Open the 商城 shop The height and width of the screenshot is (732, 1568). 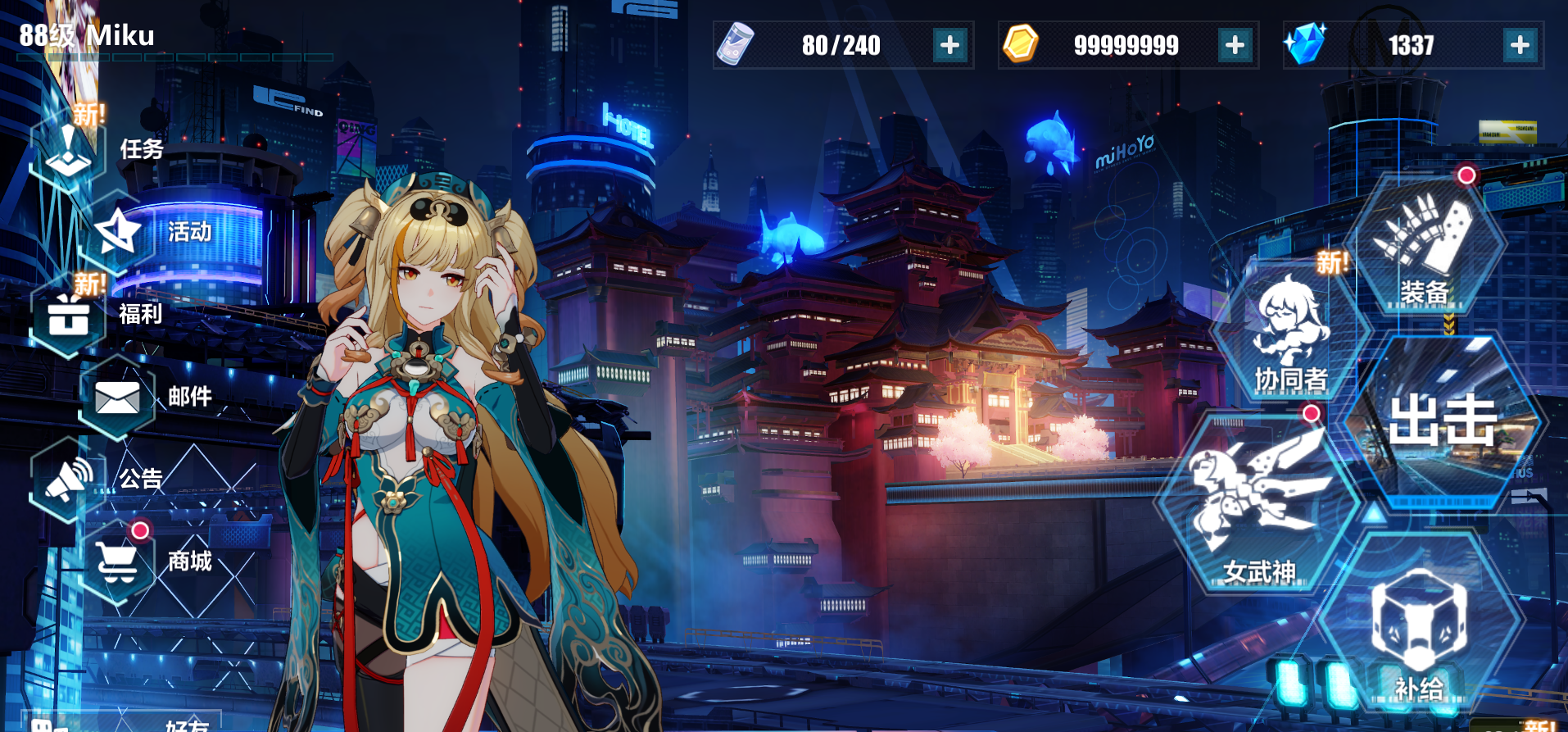click(x=117, y=562)
